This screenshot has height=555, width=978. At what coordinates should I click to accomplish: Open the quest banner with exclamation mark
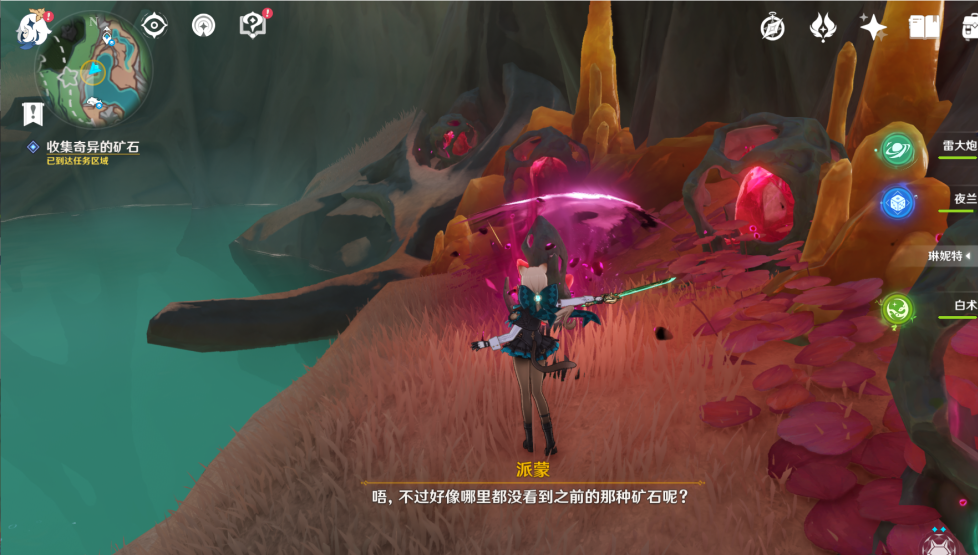pyautogui.click(x=34, y=113)
